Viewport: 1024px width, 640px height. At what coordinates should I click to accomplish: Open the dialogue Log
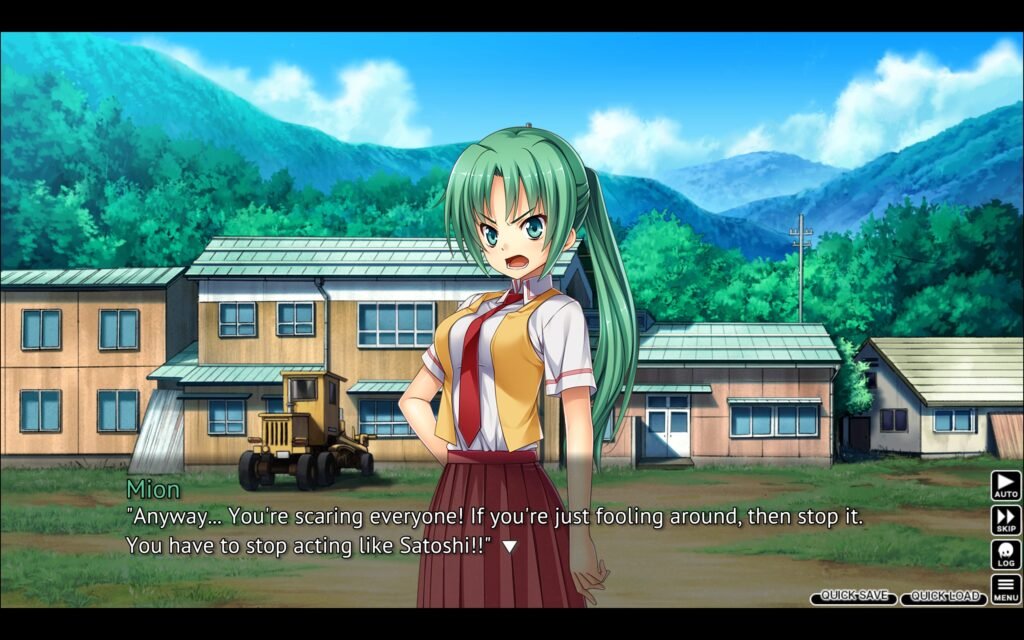(x=1005, y=555)
